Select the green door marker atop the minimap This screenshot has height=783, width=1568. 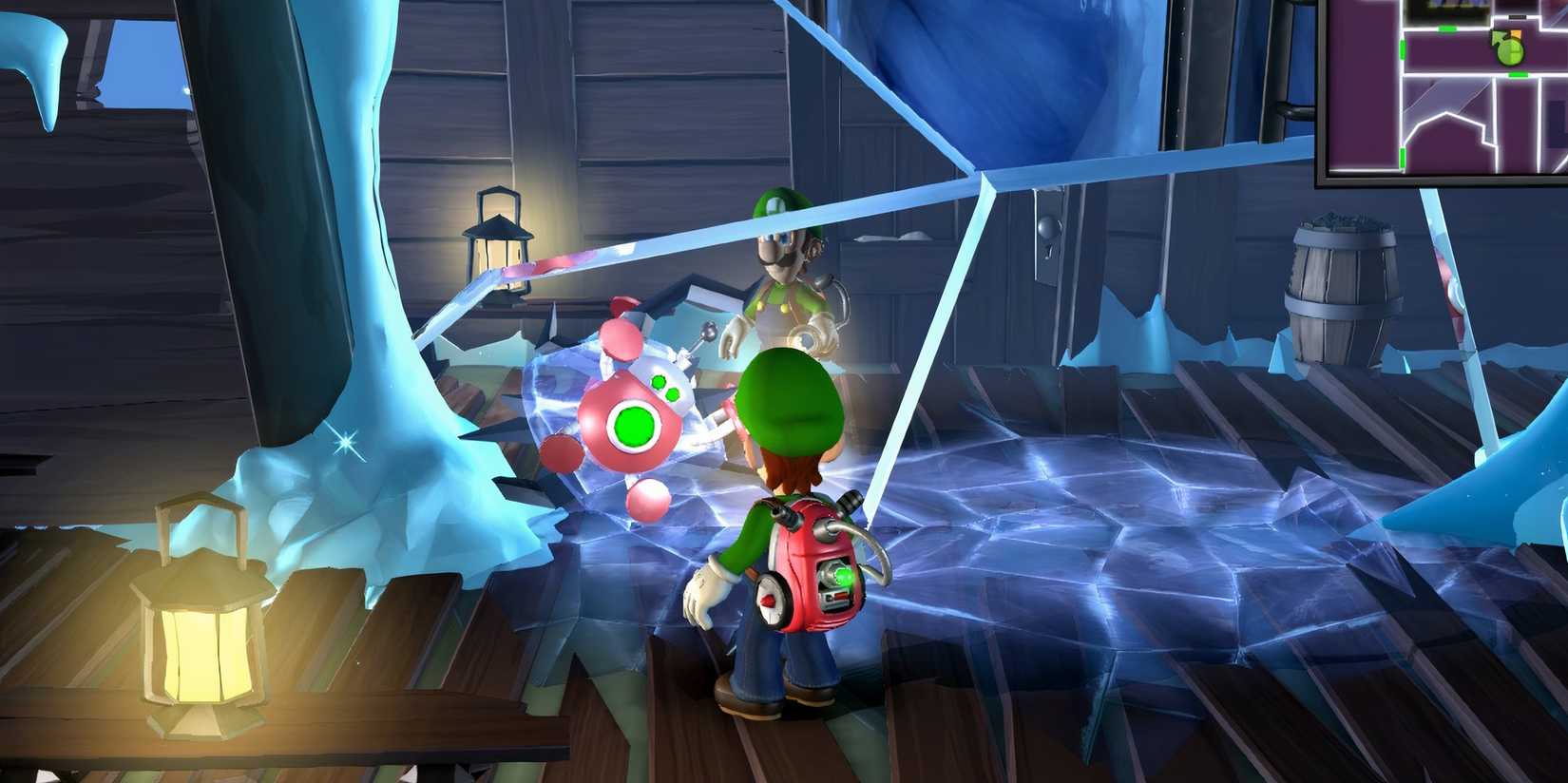tap(1447, 27)
